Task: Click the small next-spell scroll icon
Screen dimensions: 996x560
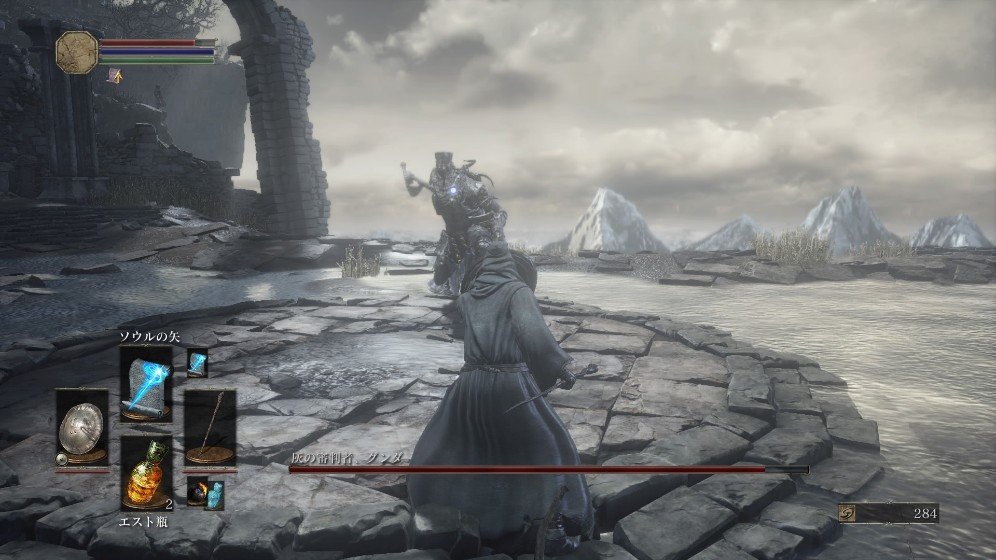Action: (x=196, y=362)
